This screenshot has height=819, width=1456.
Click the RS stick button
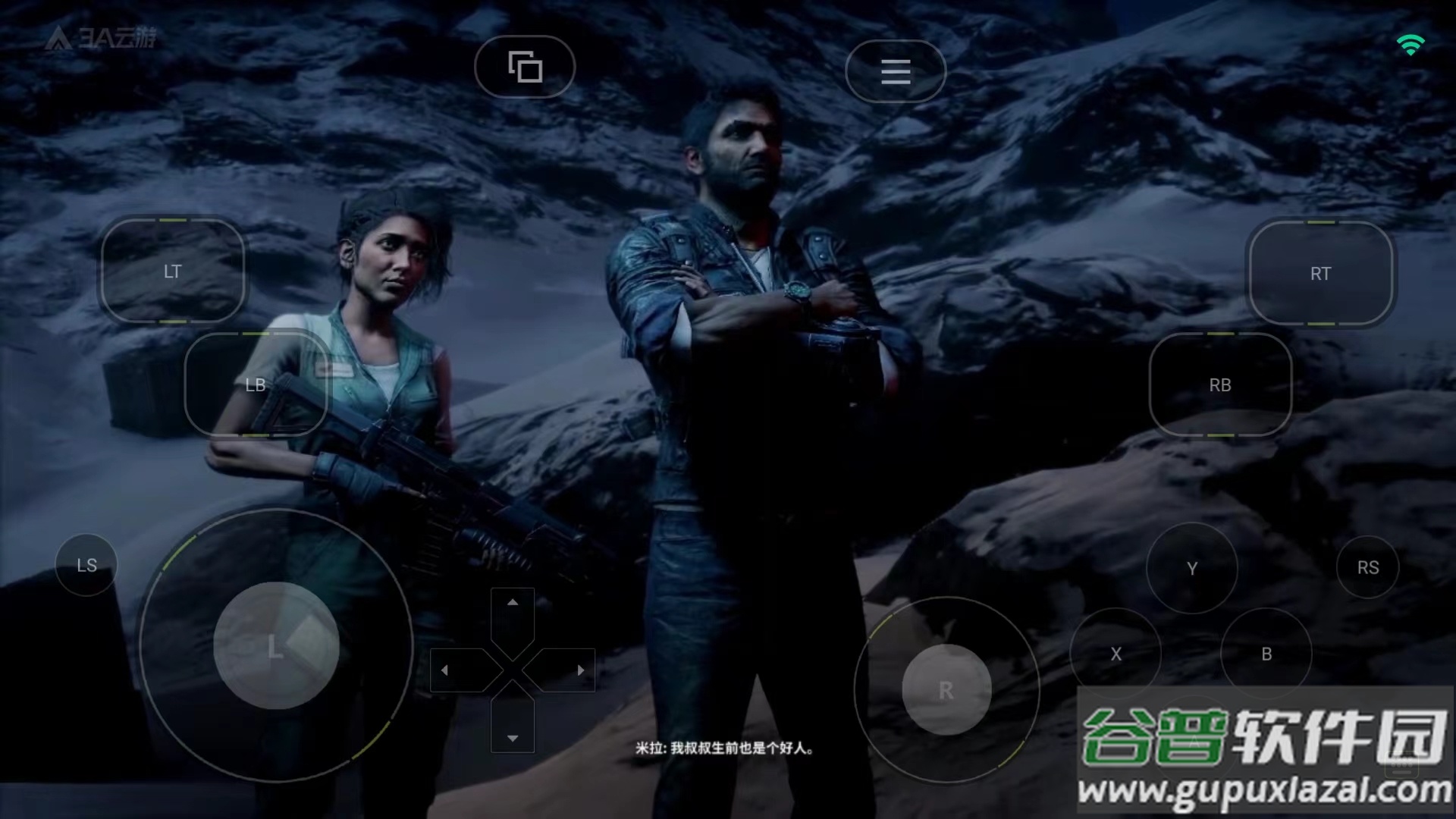coord(1368,567)
